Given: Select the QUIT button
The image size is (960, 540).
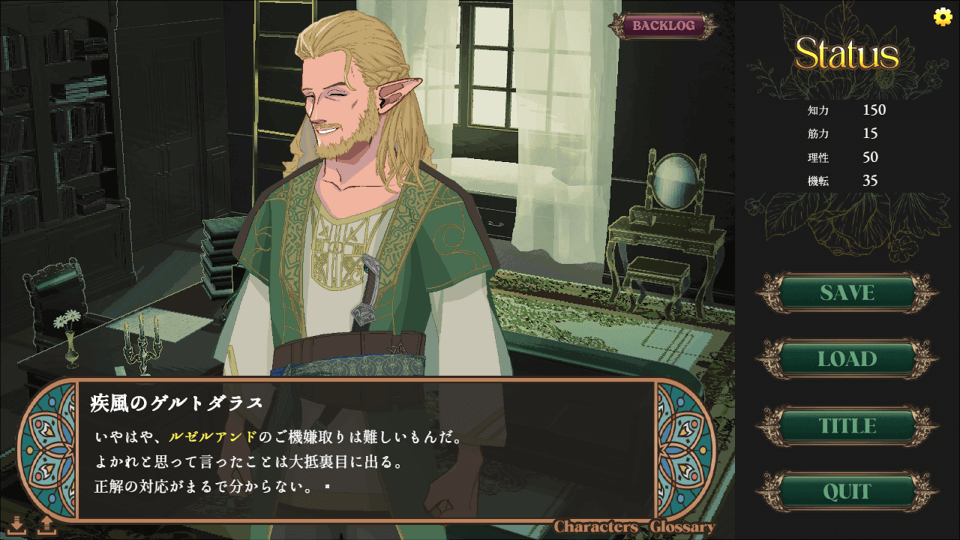Looking at the screenshot, I should [847, 492].
